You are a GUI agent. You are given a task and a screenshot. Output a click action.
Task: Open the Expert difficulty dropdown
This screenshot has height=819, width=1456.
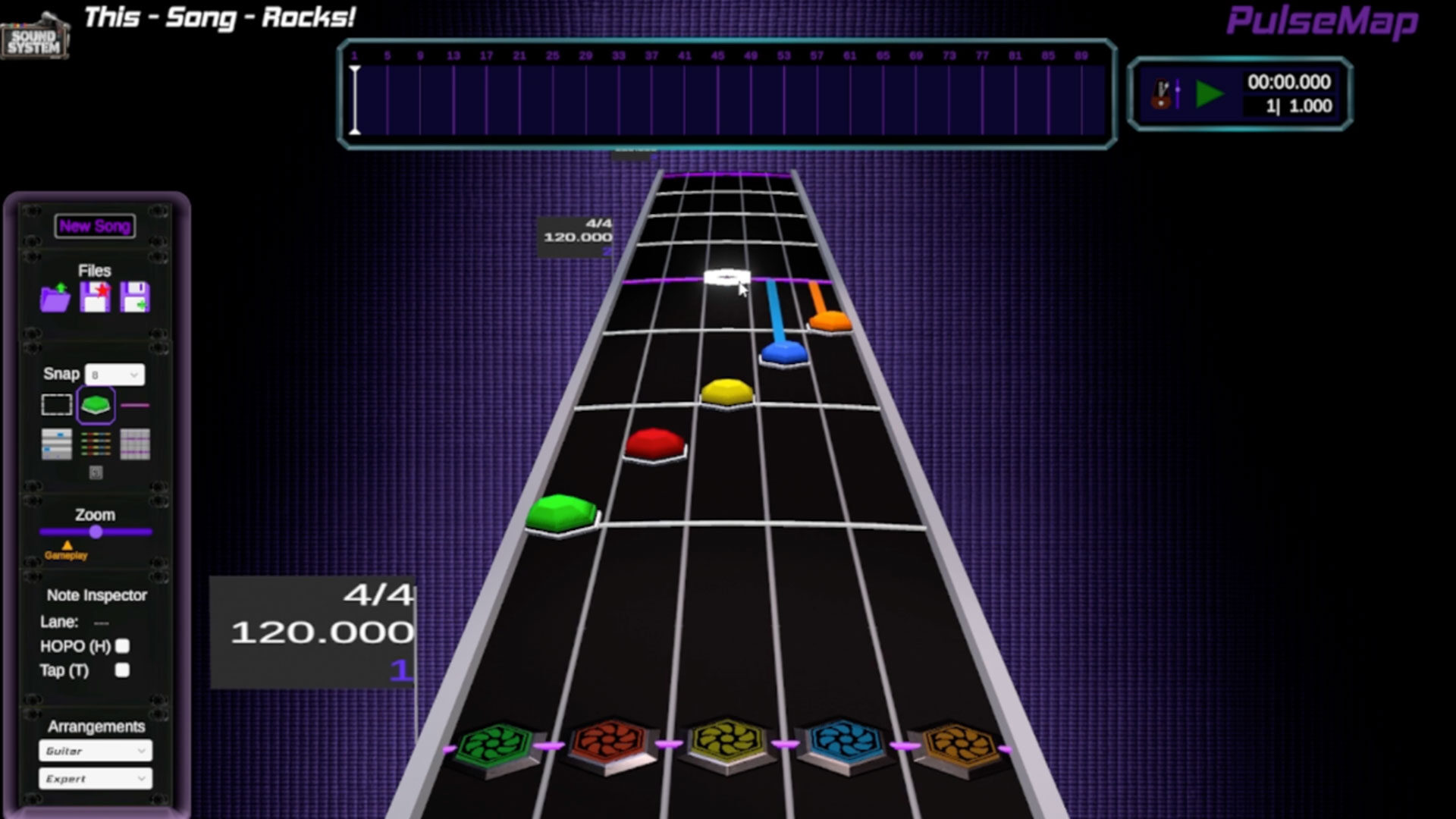point(96,778)
